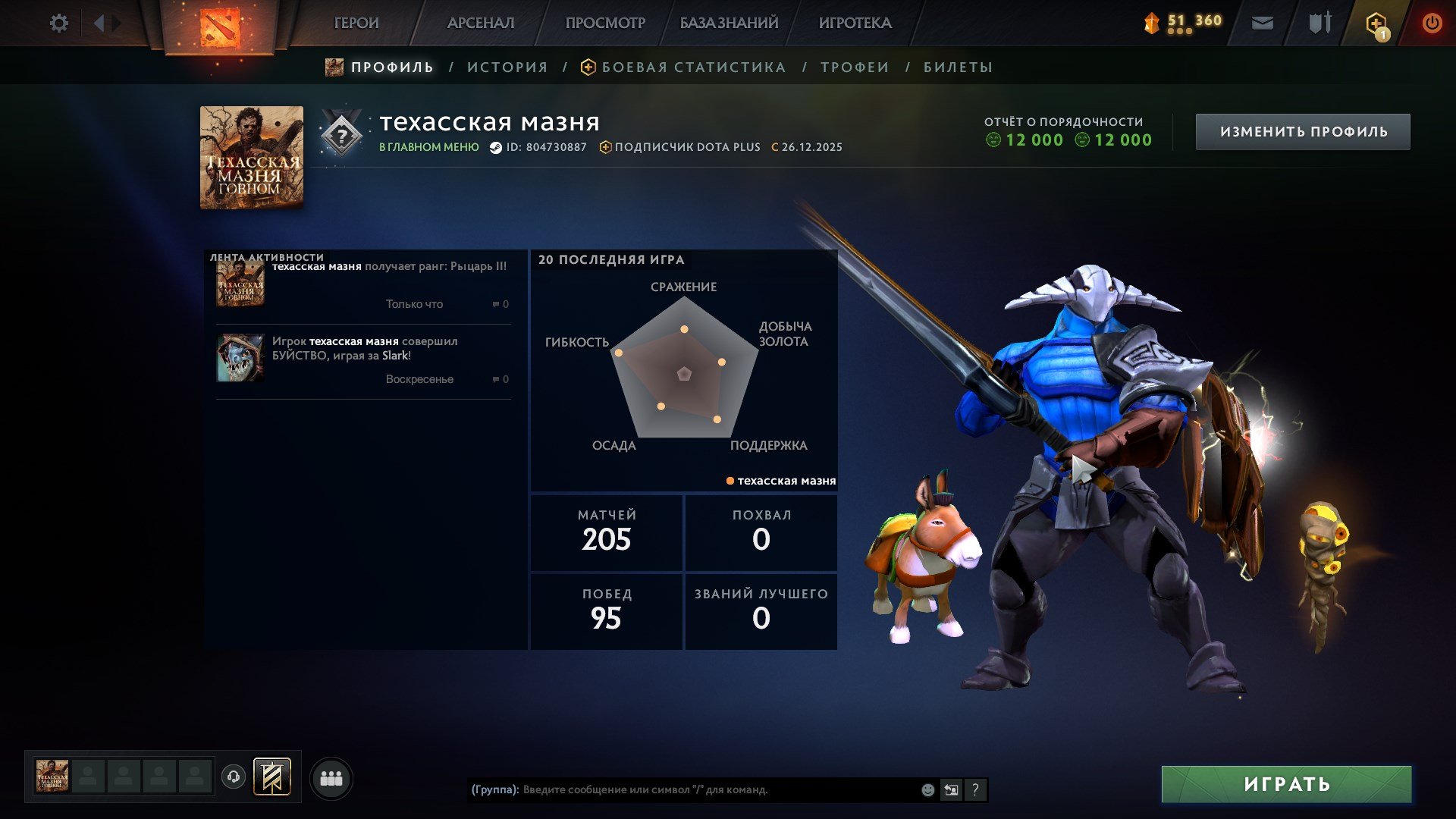Screen dimensions: 1456x819
Task: Open the Dota Plus notification icon
Action: (x=1375, y=23)
